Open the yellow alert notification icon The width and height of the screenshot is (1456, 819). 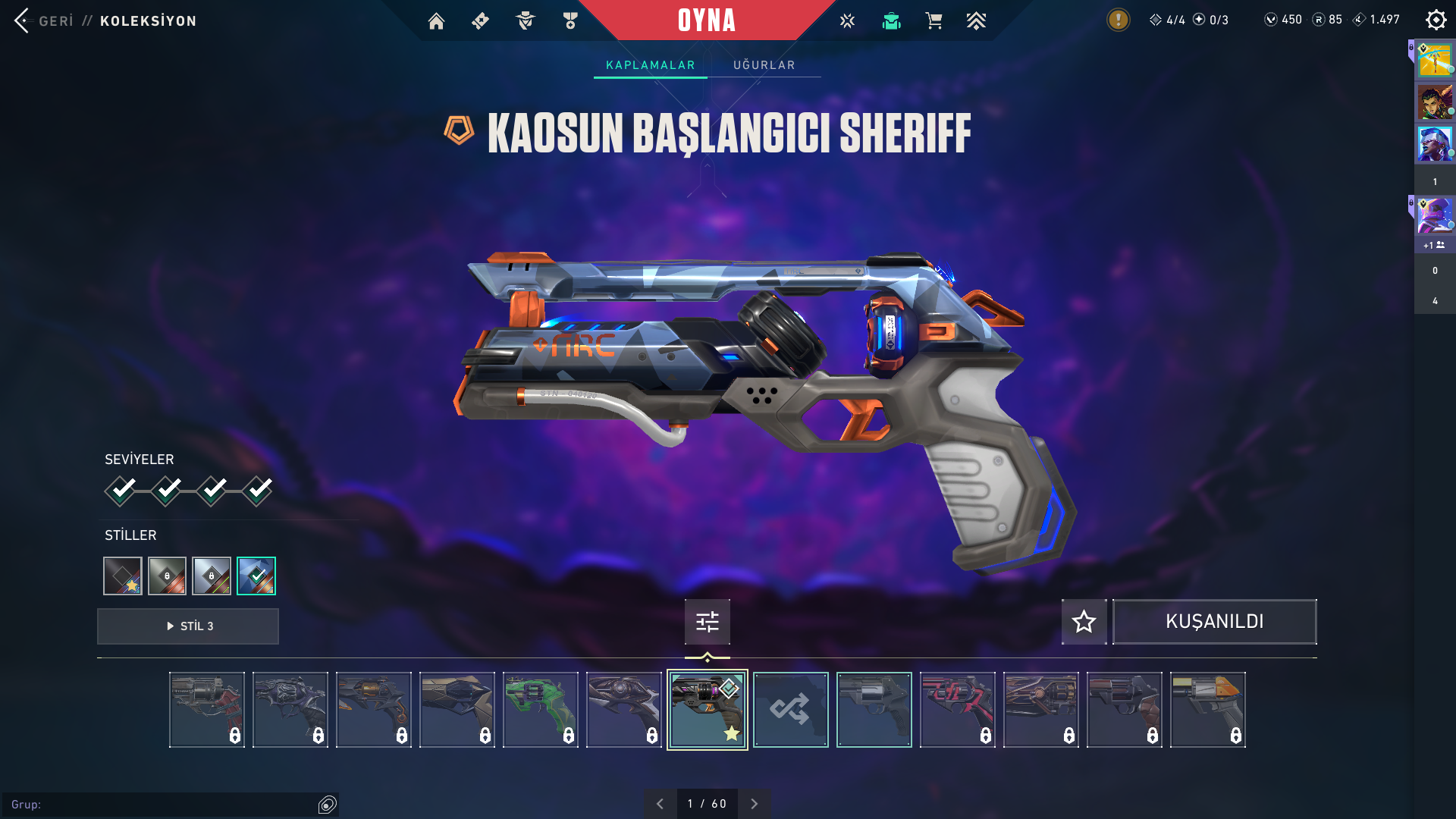point(1118,20)
